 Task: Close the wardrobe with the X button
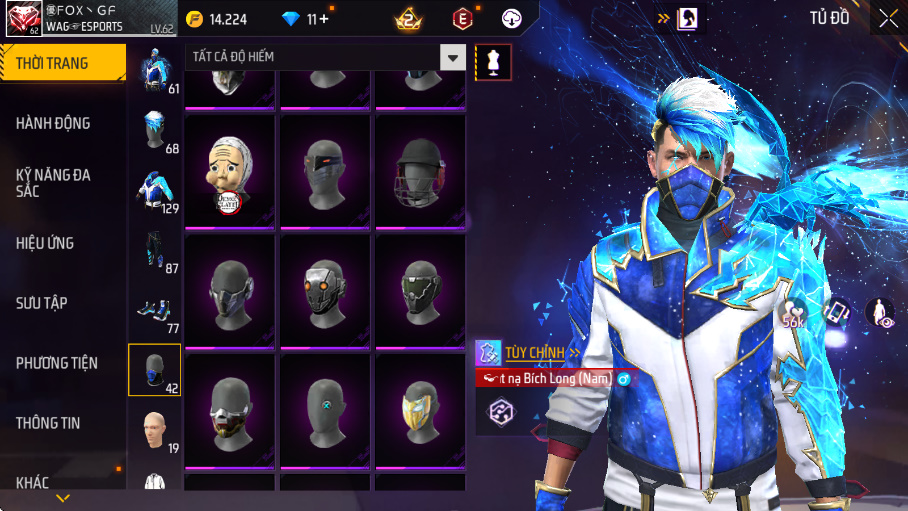coord(887,17)
